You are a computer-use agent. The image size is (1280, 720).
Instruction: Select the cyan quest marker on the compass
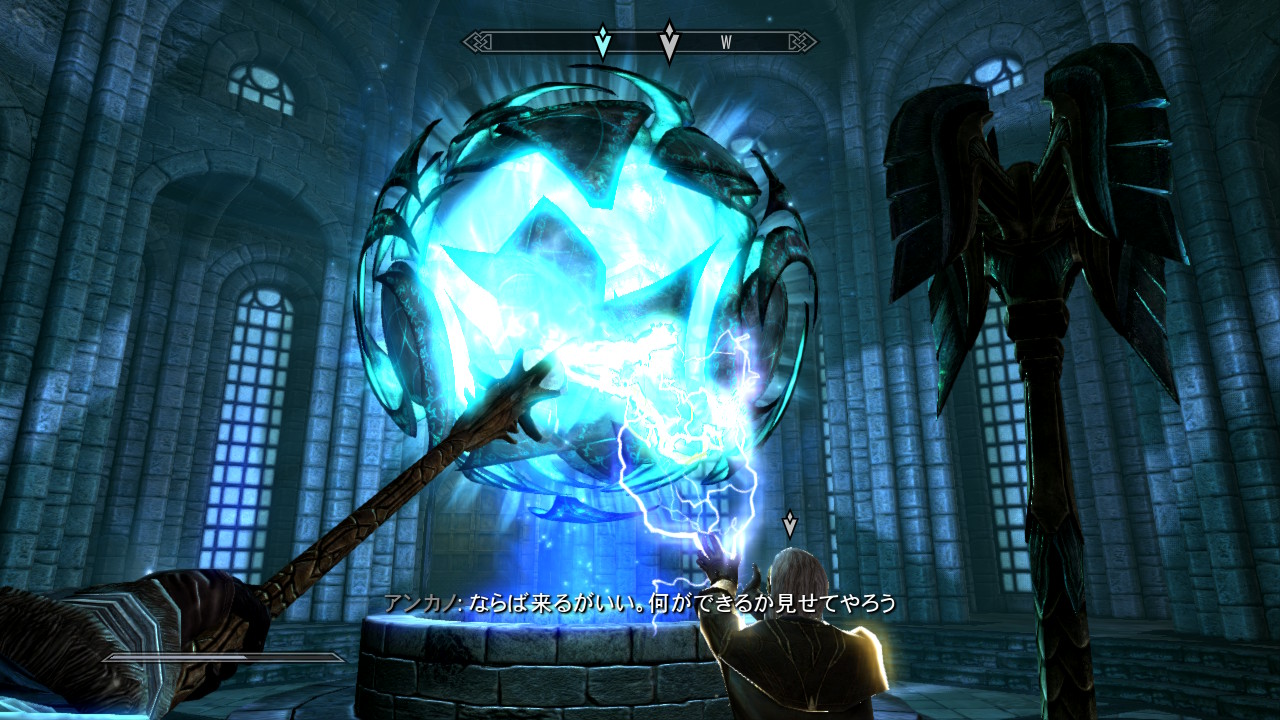603,42
